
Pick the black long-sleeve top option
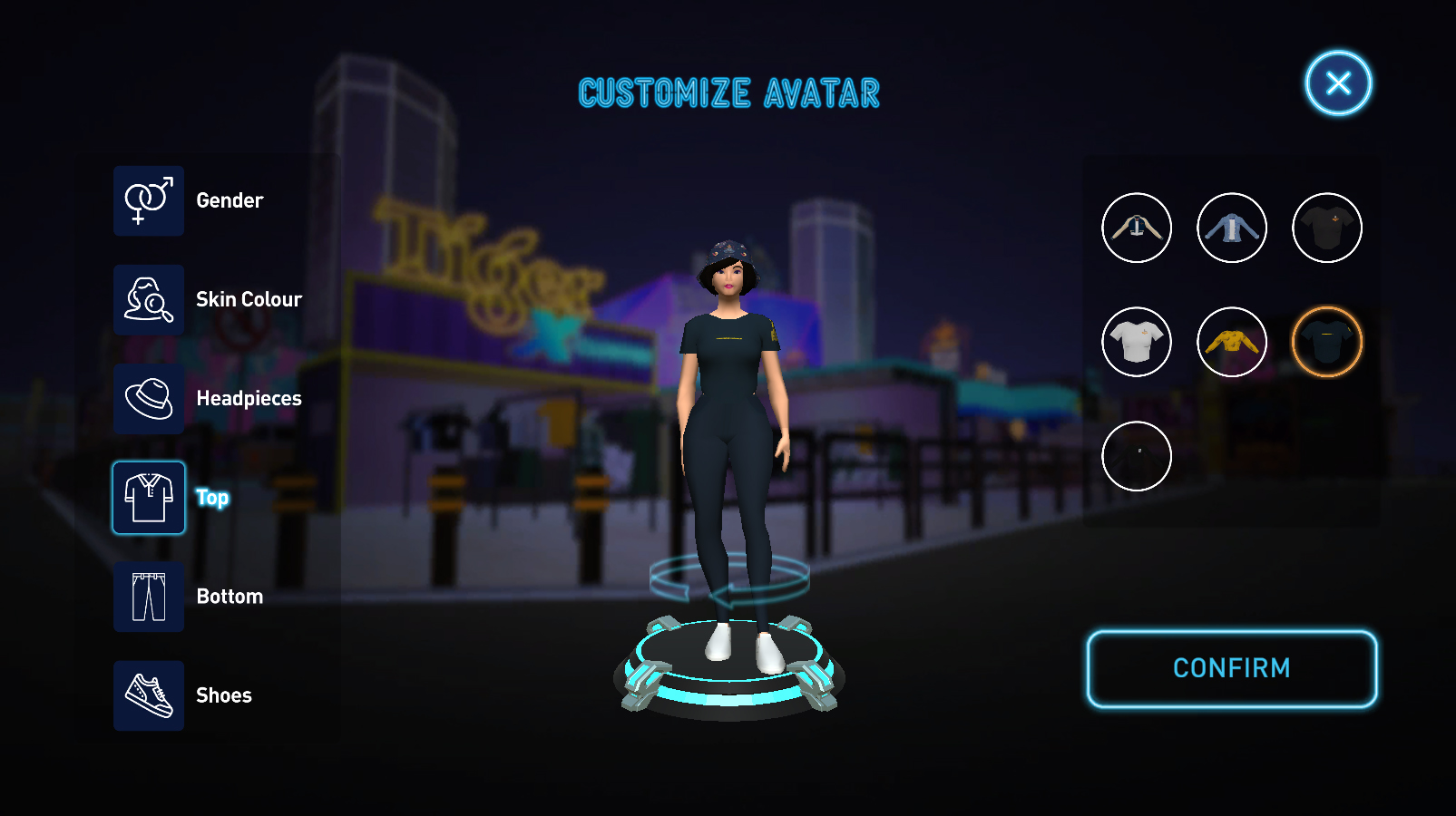coord(1137,456)
